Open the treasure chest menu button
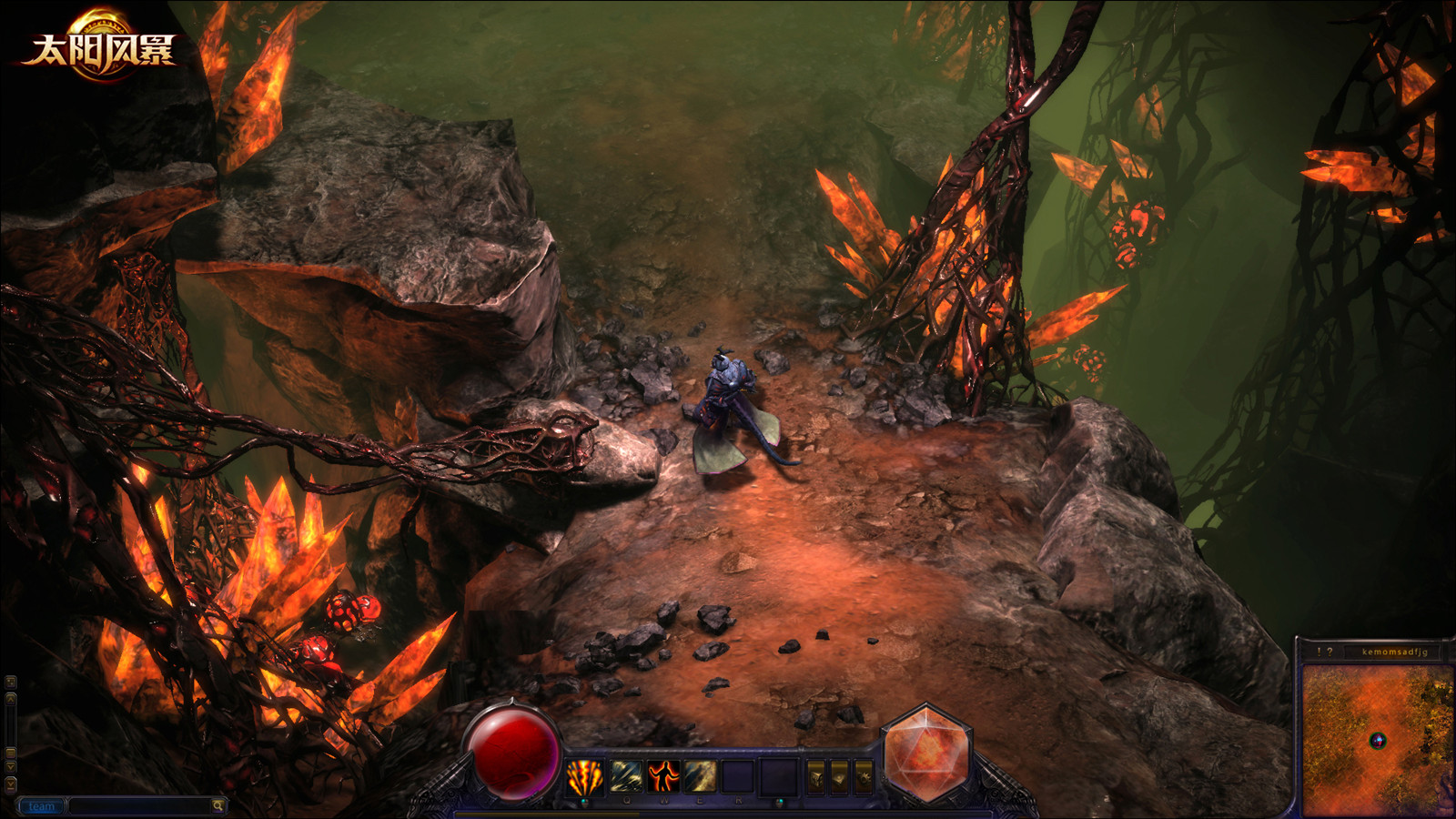The image size is (1456, 819). pyautogui.click(x=816, y=778)
